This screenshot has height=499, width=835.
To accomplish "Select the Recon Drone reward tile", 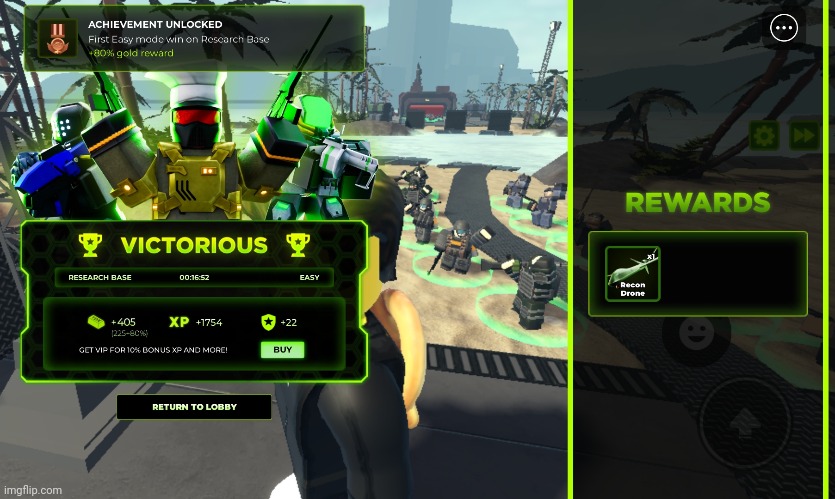I will [x=633, y=273].
